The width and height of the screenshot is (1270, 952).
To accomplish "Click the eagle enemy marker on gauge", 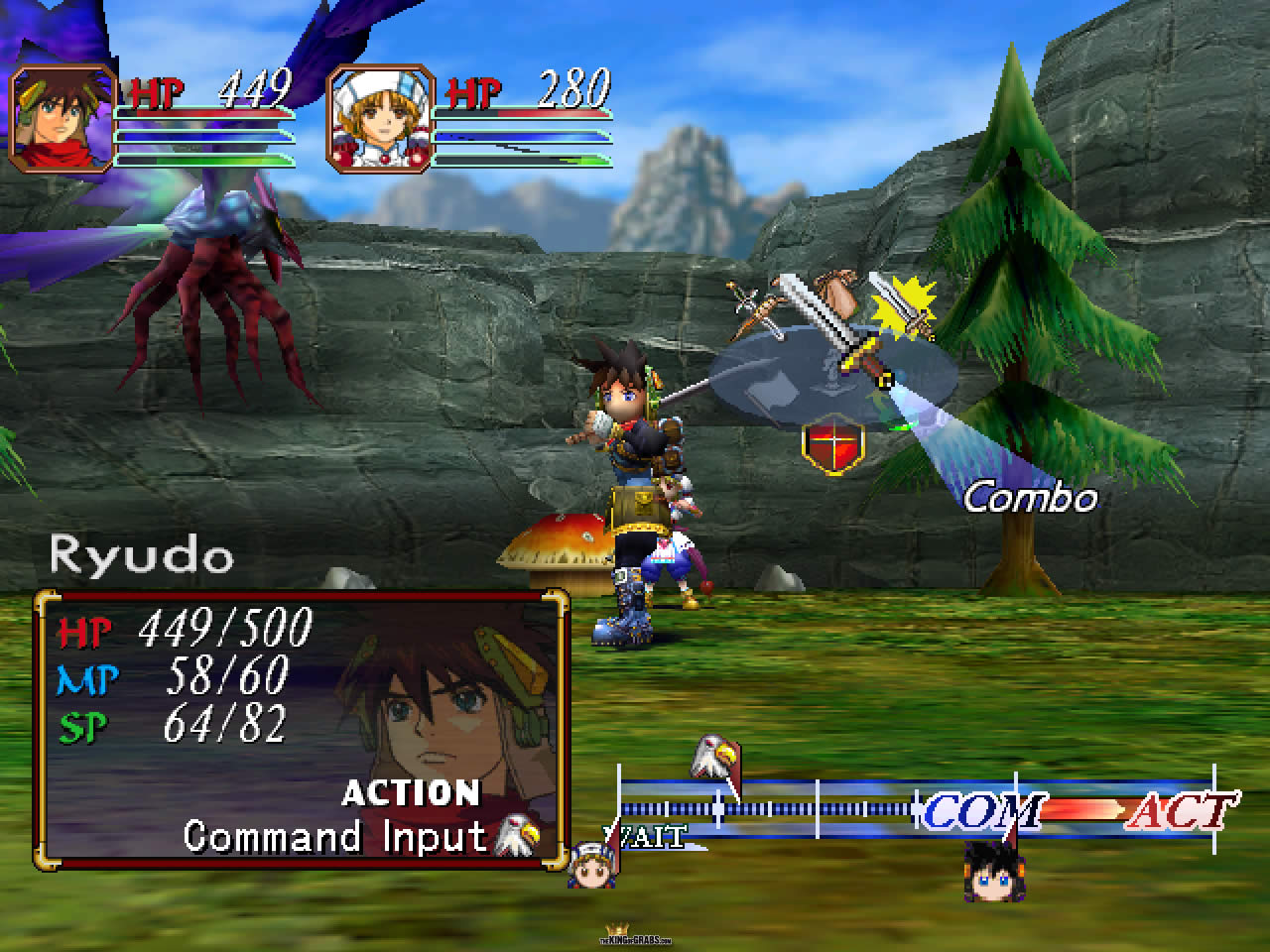I will coord(713,758).
